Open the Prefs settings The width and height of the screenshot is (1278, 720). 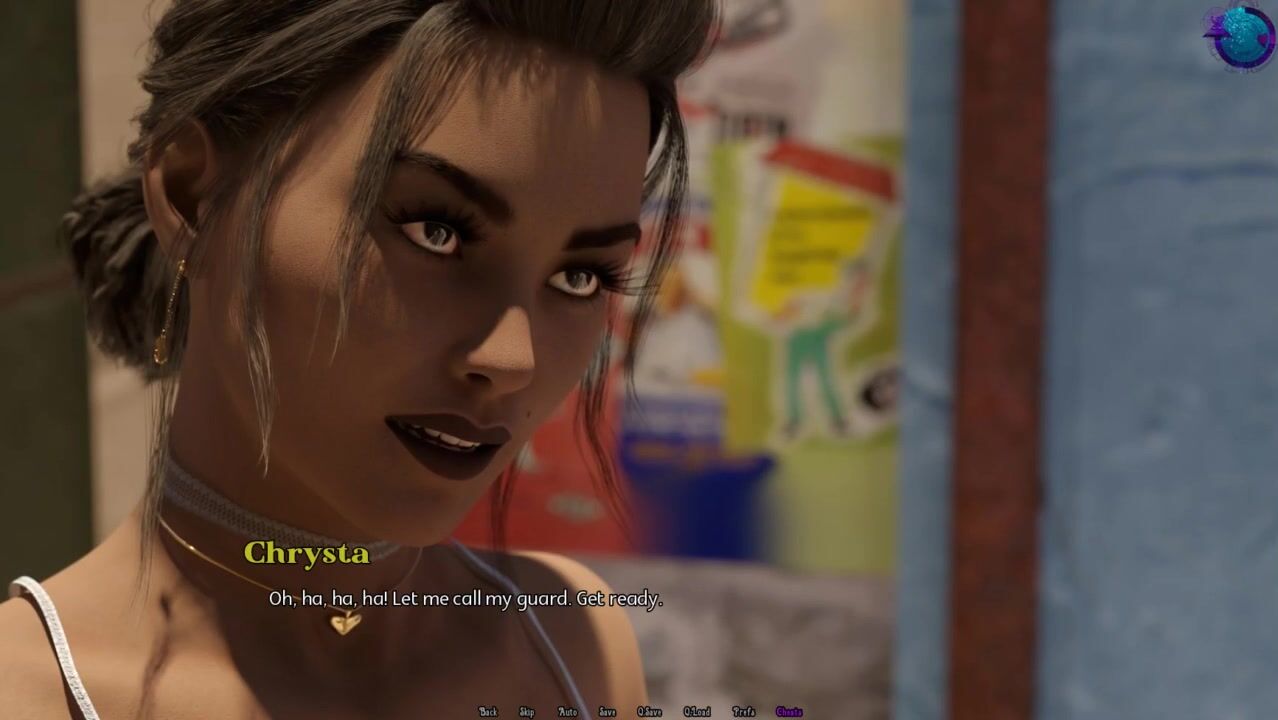click(743, 712)
